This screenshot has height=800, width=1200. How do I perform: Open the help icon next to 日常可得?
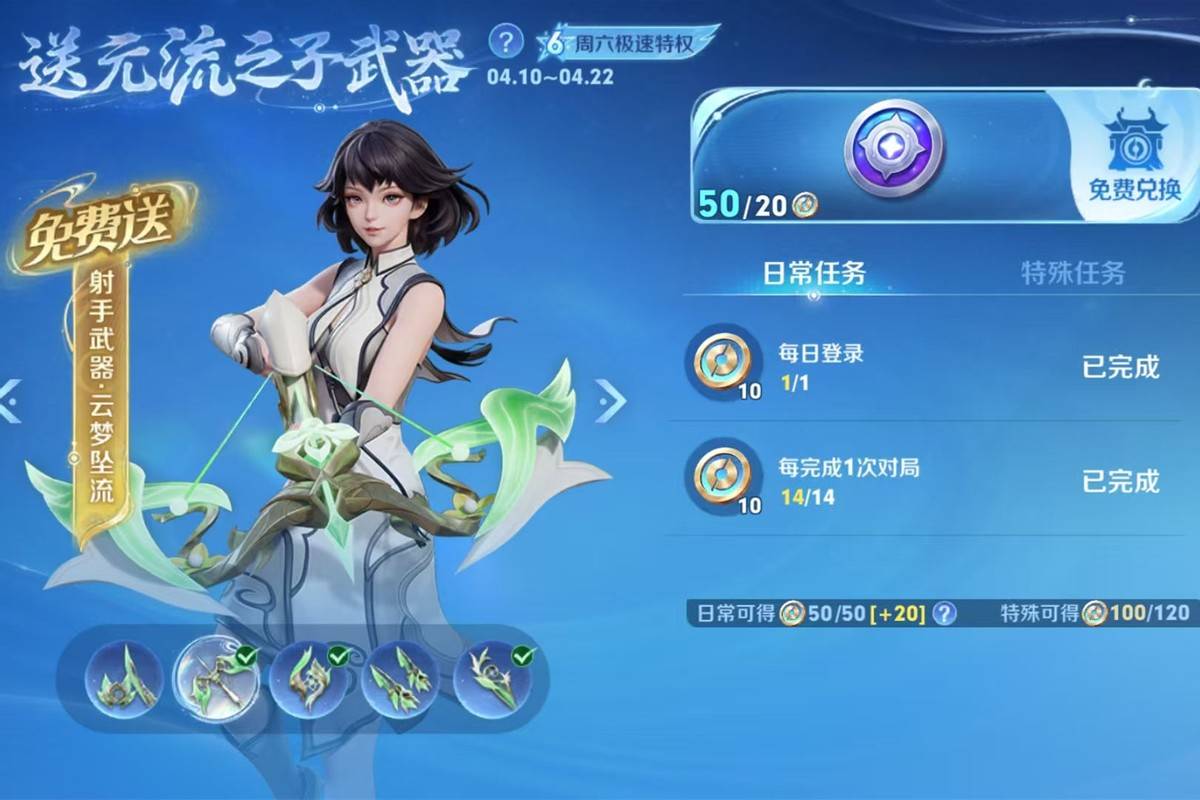pyautogui.click(x=943, y=613)
